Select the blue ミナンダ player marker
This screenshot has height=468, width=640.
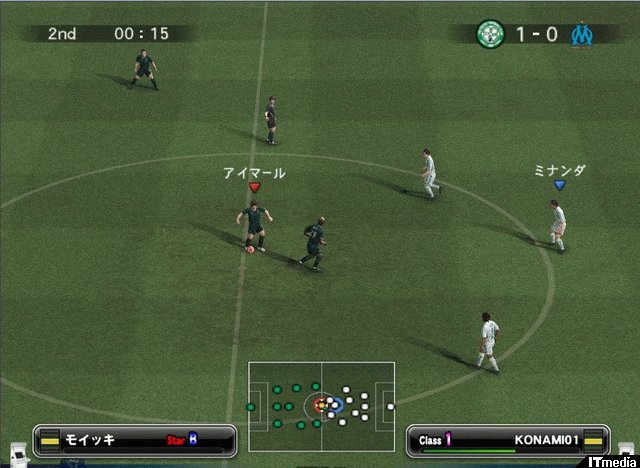pyautogui.click(x=559, y=185)
